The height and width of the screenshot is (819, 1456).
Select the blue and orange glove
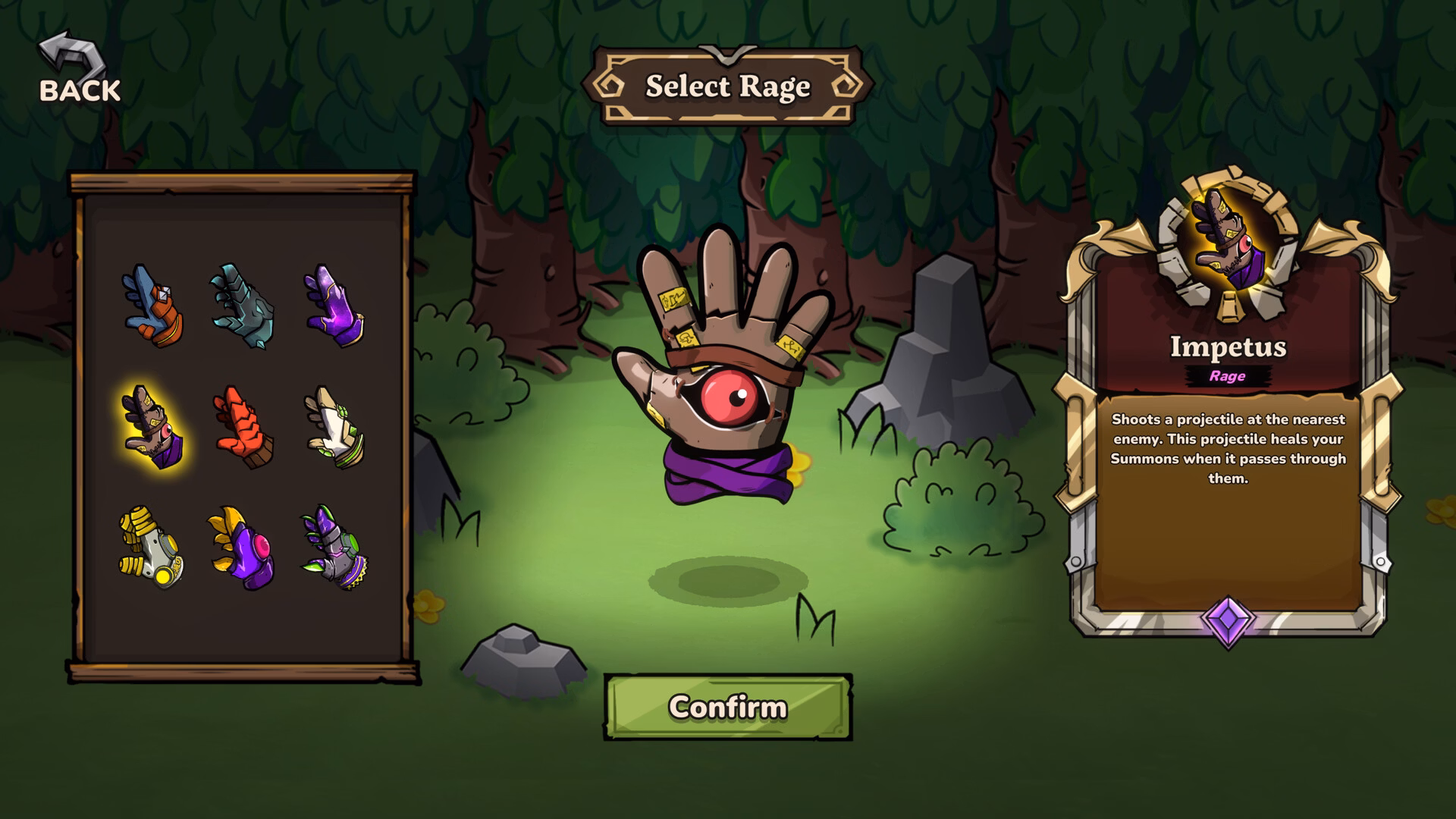coord(152,306)
